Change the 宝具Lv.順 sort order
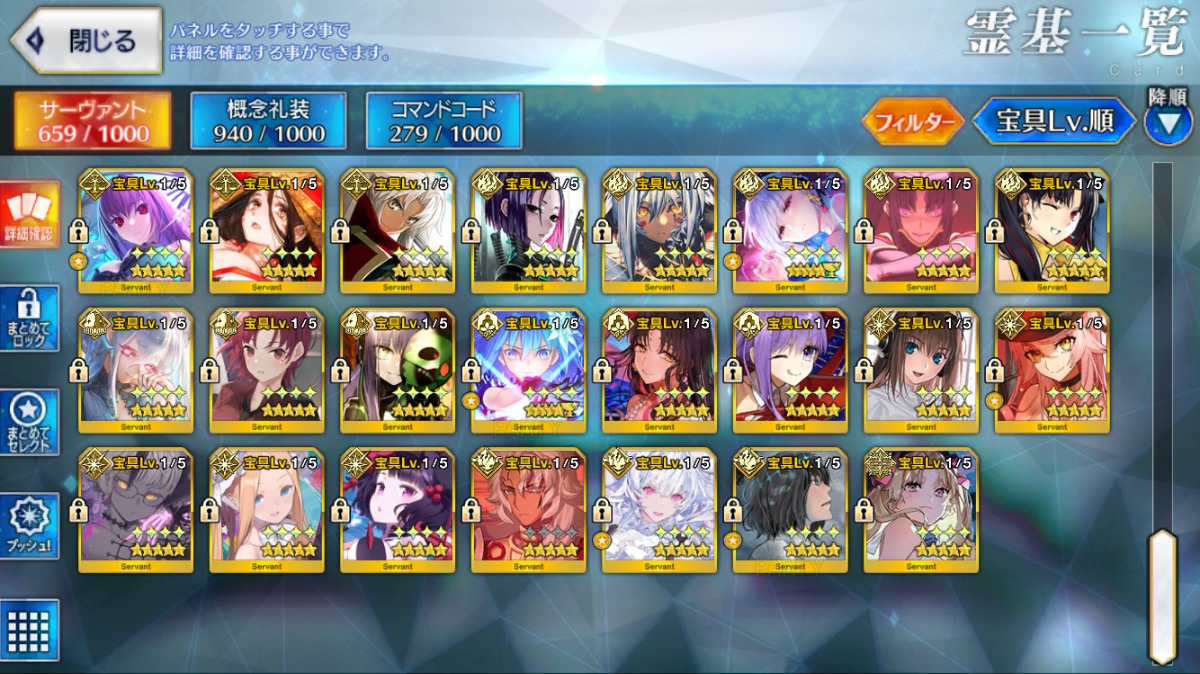1200x674 pixels. coord(1054,122)
